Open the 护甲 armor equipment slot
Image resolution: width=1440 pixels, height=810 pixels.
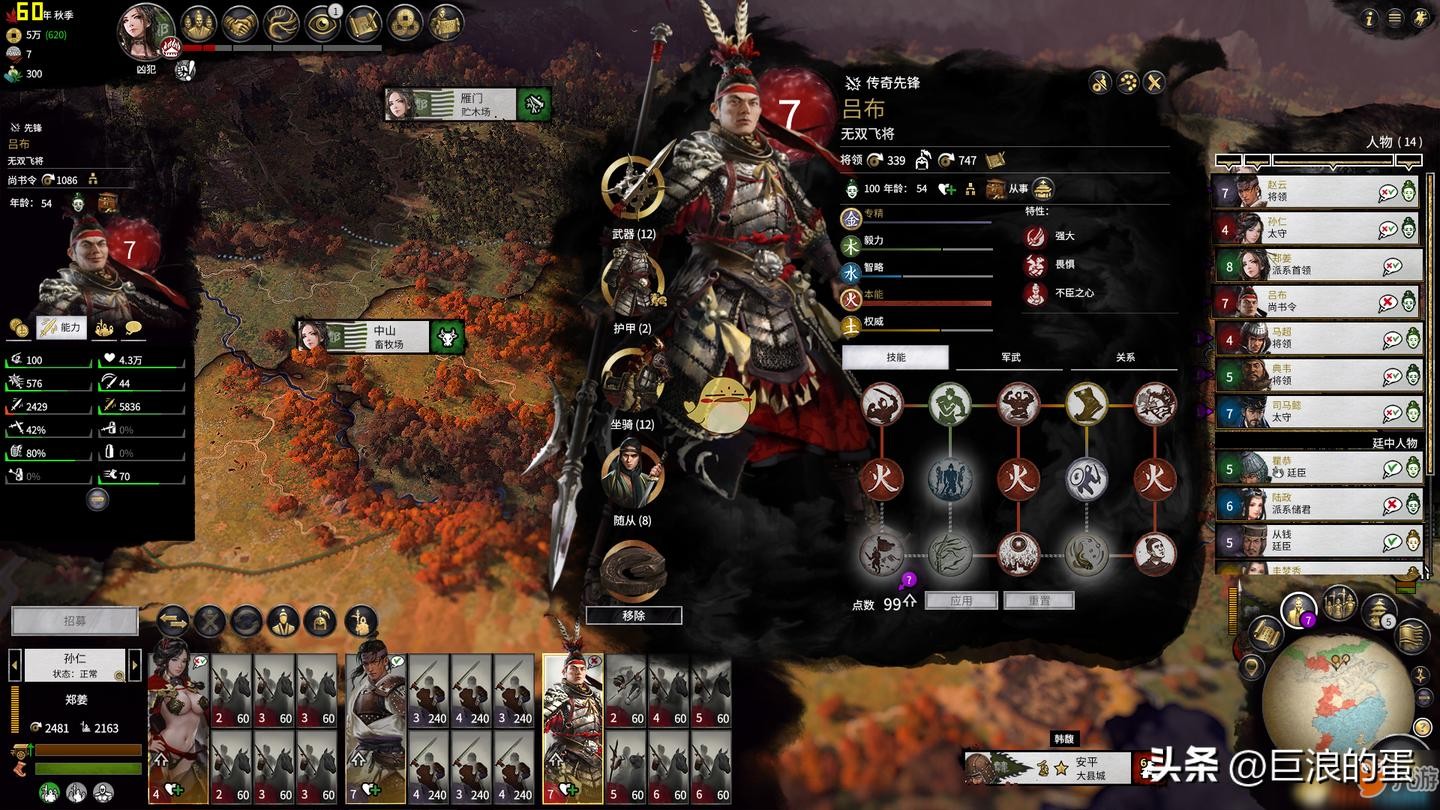[x=633, y=283]
